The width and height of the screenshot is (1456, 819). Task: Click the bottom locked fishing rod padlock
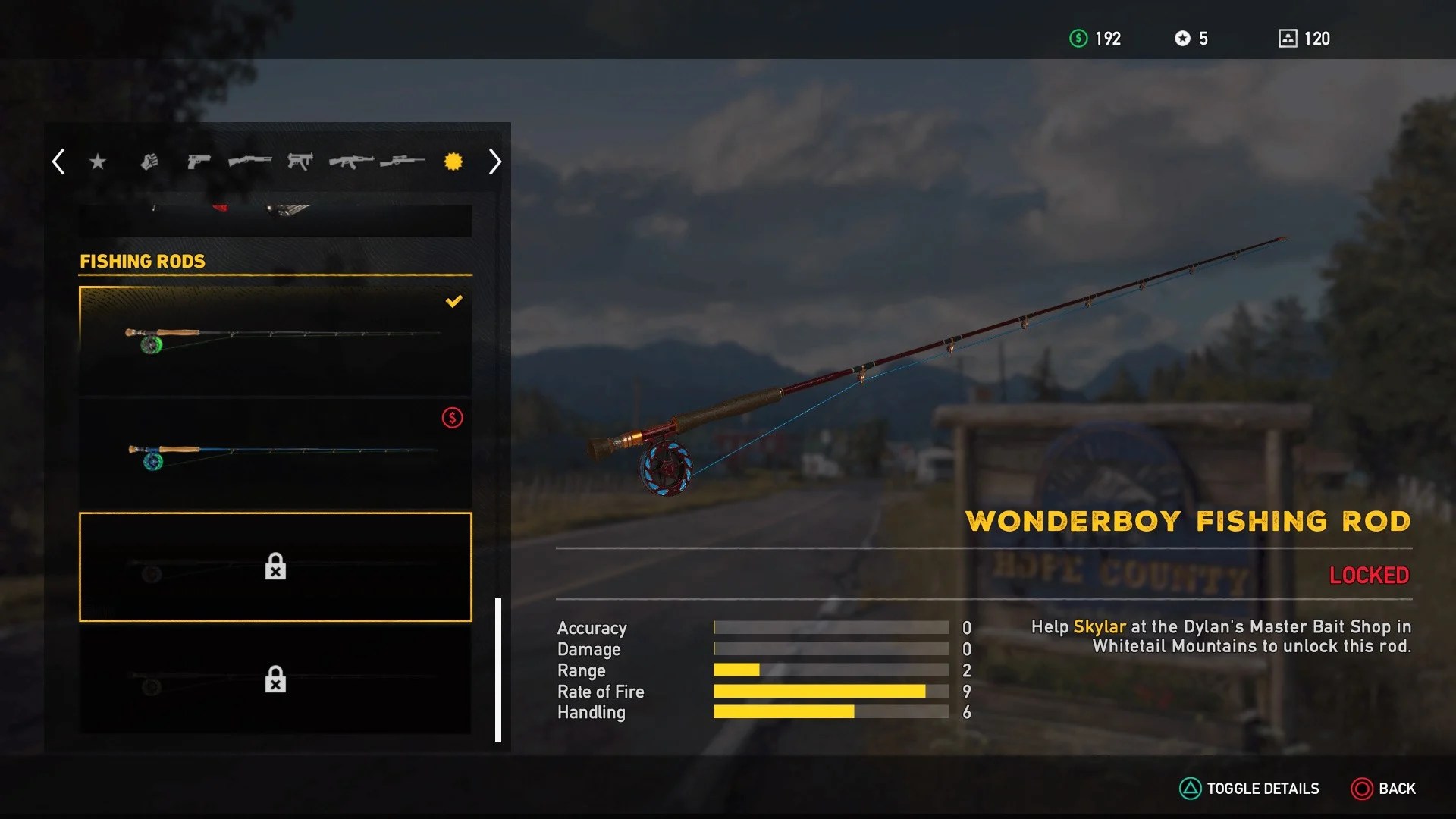pos(275,679)
